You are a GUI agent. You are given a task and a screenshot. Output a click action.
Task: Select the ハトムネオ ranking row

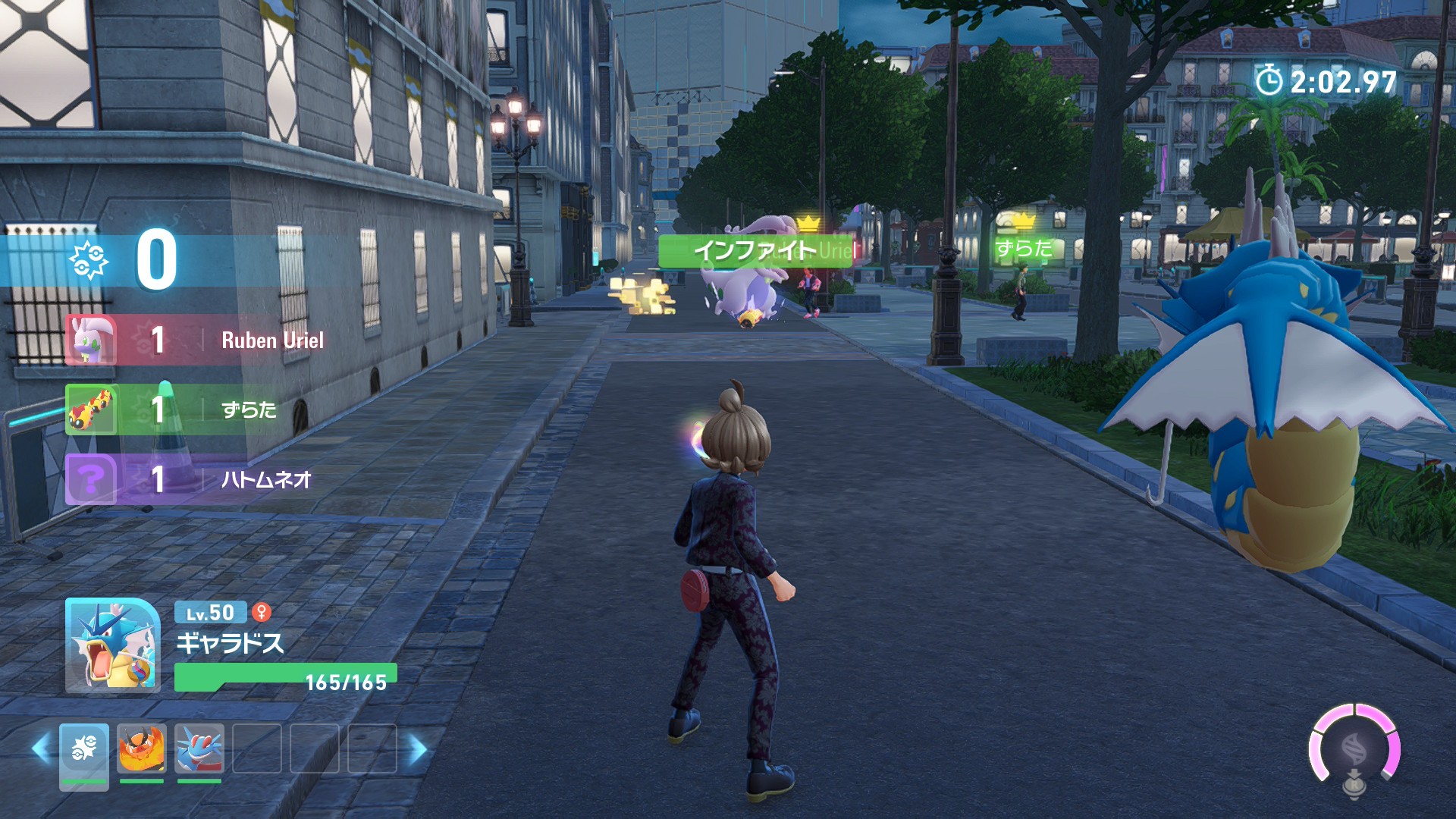(x=197, y=479)
